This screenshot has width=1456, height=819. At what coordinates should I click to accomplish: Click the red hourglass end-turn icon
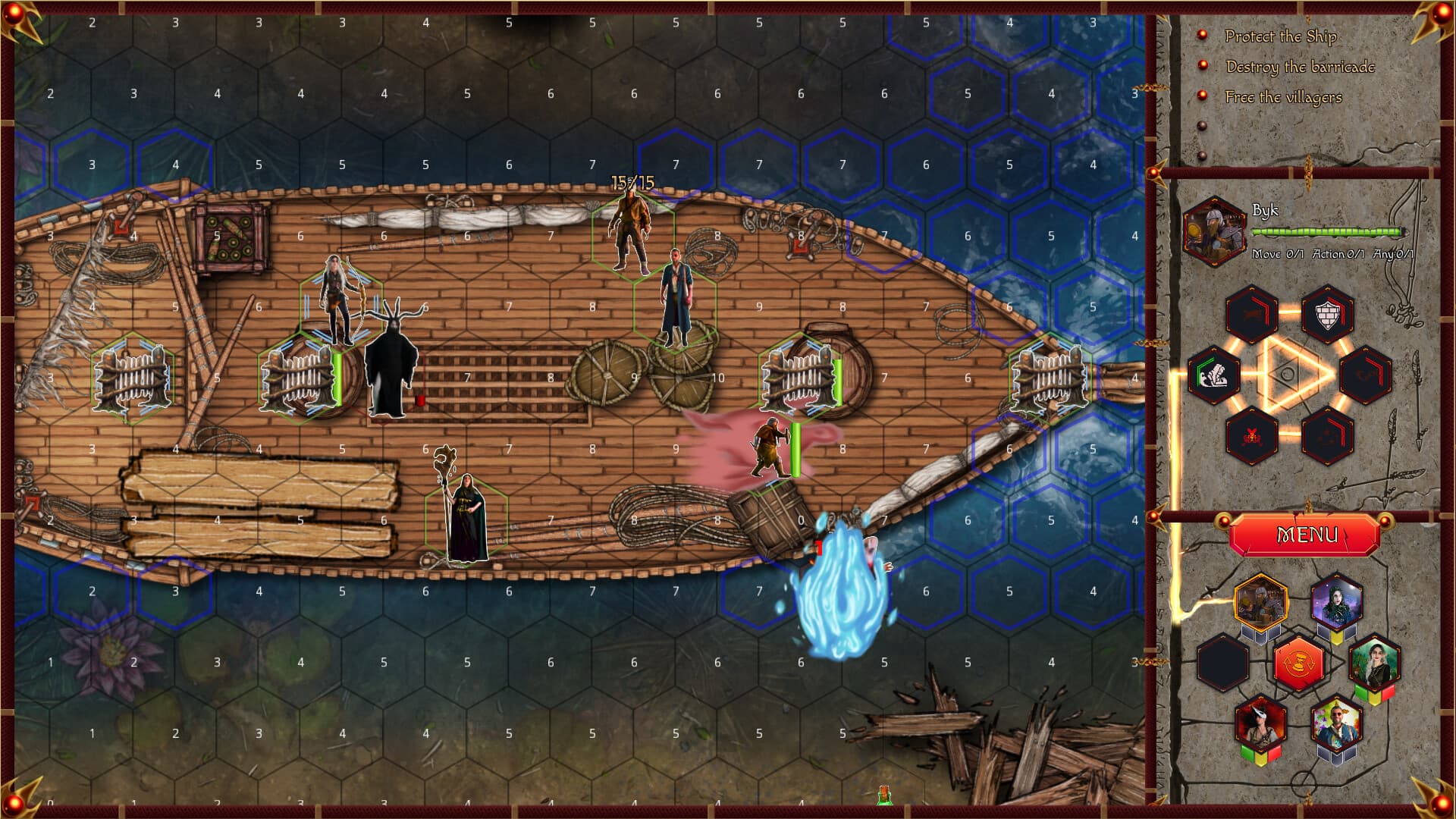1298,663
